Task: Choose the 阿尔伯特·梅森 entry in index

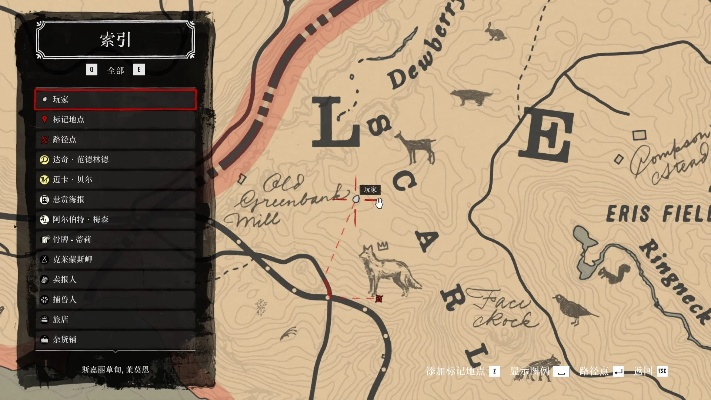Action: point(114,219)
